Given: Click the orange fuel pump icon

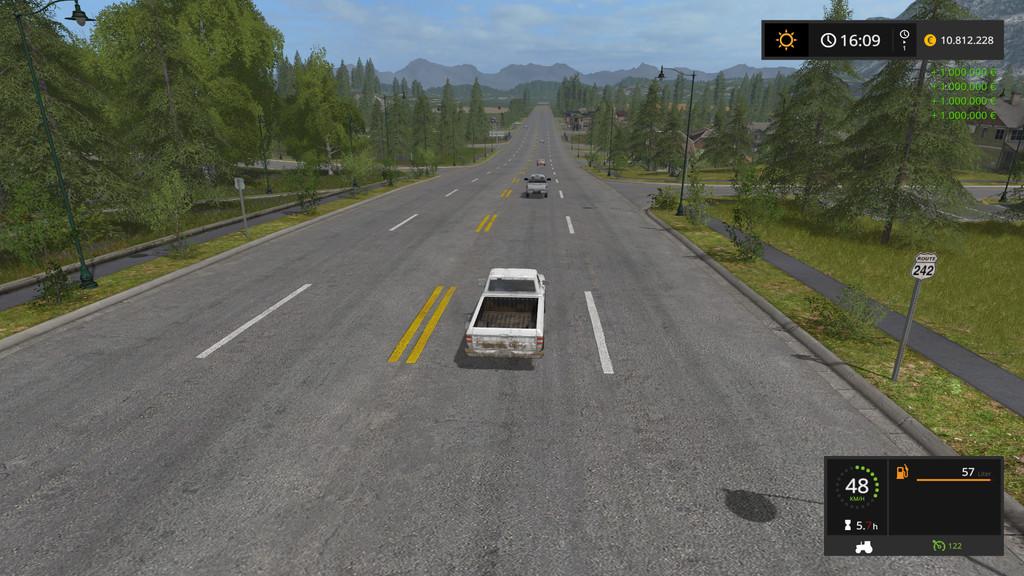Looking at the screenshot, I should click(903, 471).
